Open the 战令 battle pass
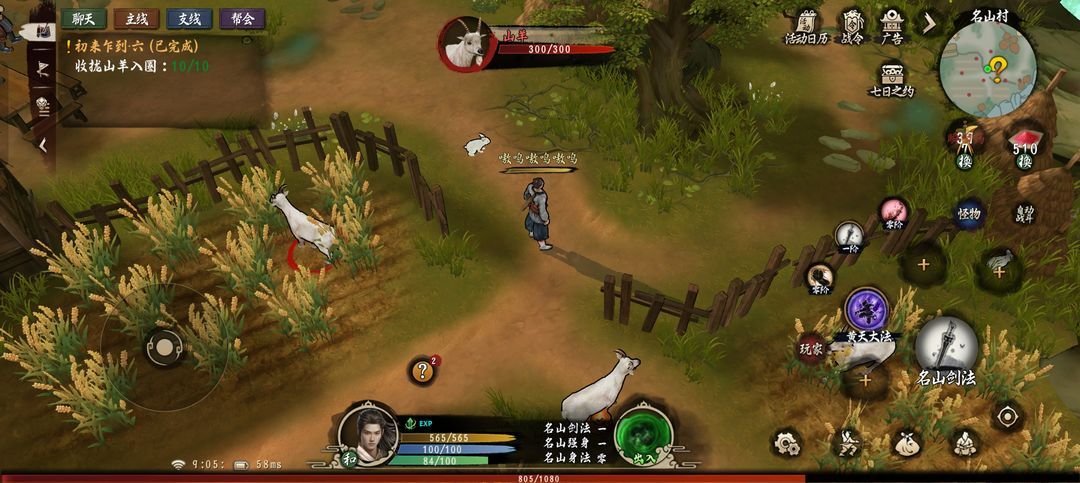The image size is (1080, 483). (852, 26)
